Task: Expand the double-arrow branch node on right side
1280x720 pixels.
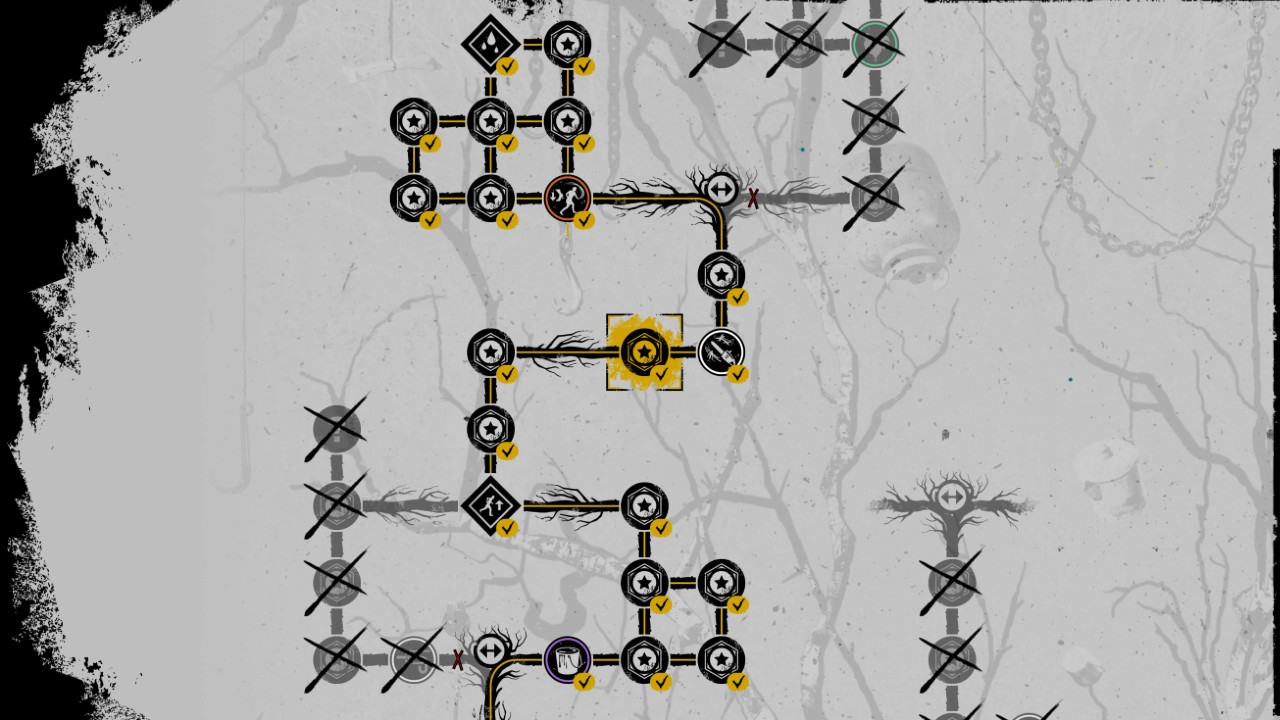Action: [x=950, y=495]
